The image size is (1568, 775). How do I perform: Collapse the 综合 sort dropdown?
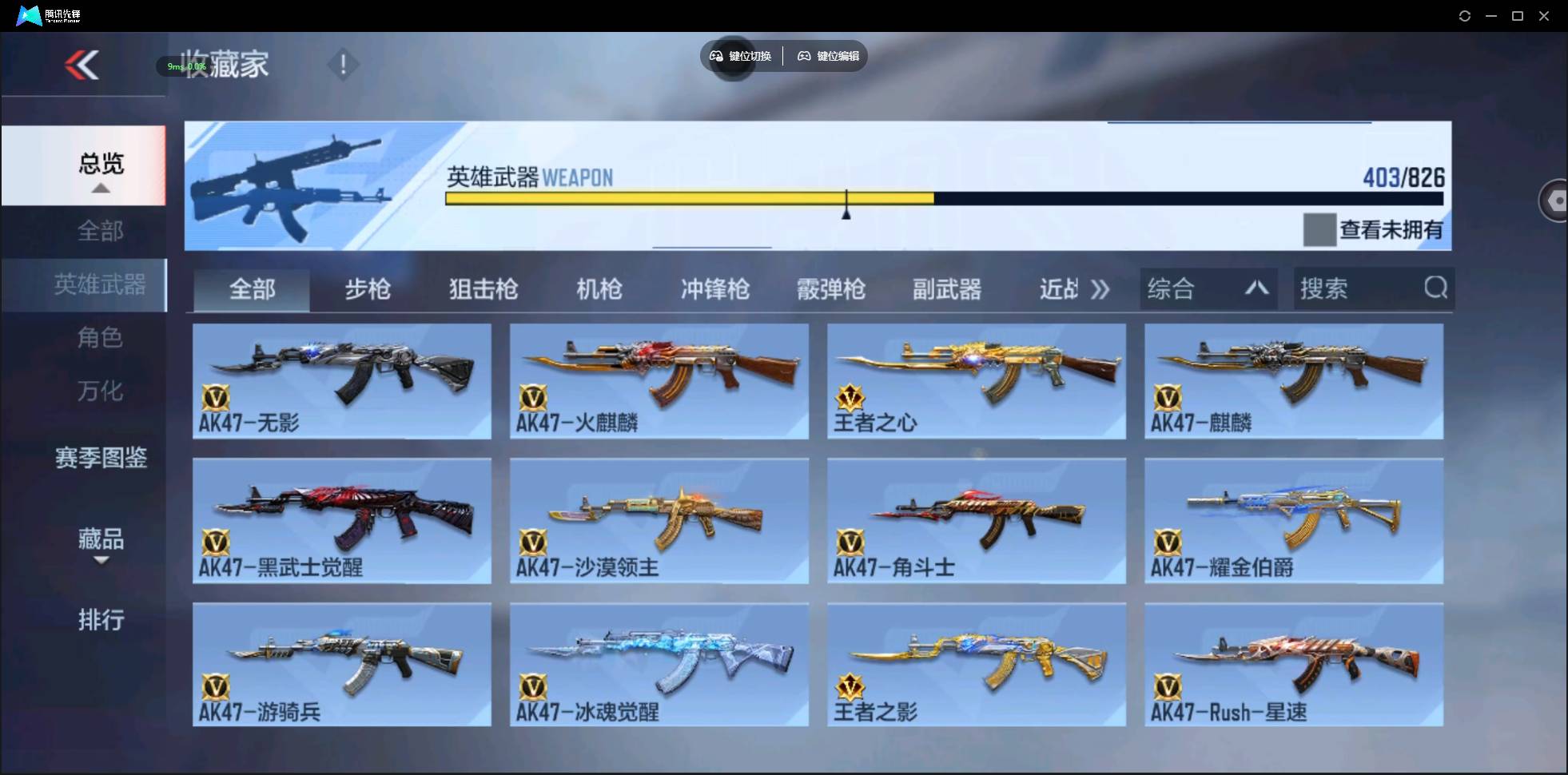(x=1256, y=288)
